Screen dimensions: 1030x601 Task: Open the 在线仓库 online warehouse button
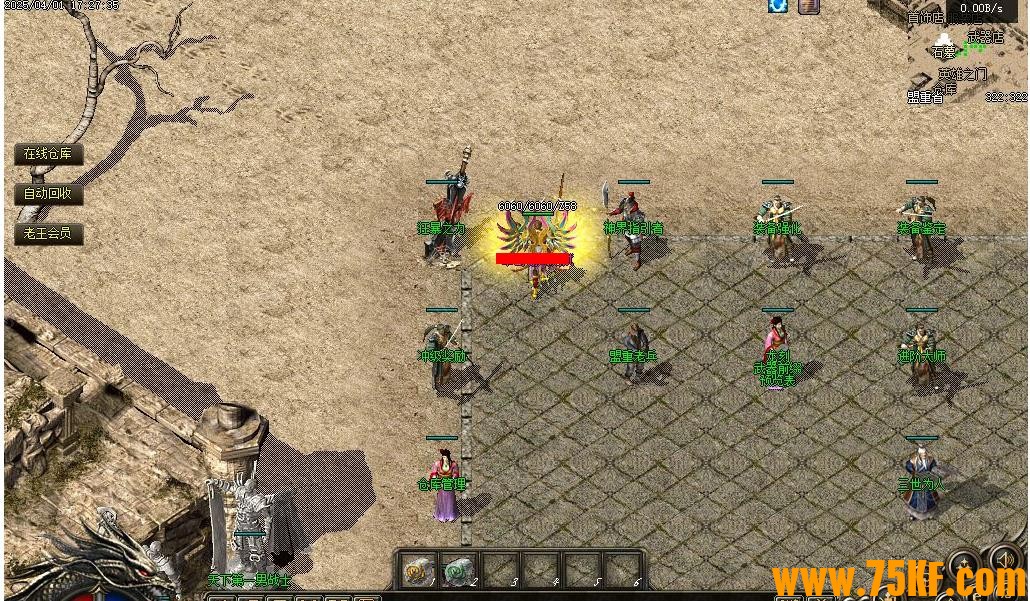pos(48,154)
